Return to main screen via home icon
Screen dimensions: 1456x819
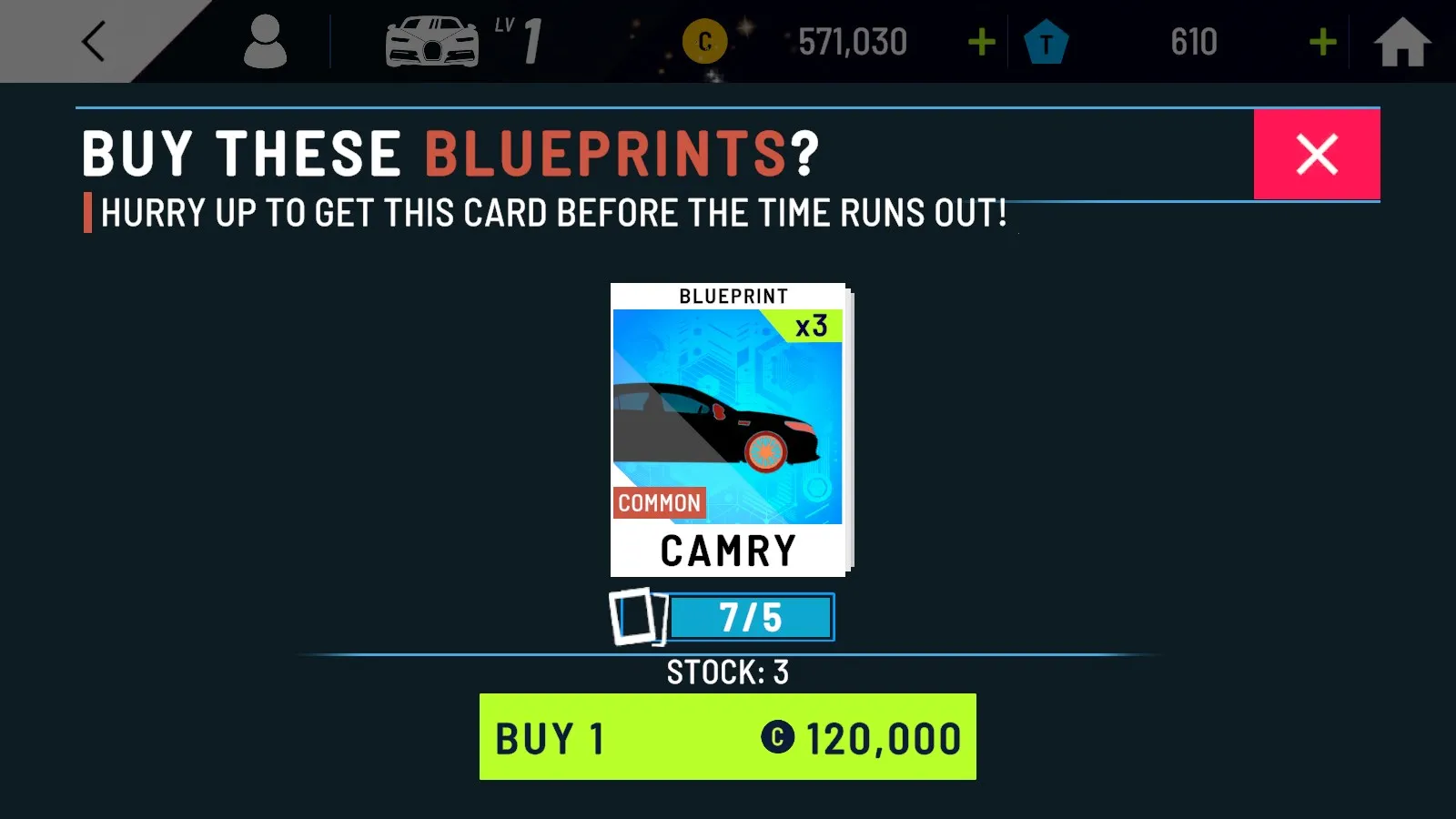(1402, 41)
